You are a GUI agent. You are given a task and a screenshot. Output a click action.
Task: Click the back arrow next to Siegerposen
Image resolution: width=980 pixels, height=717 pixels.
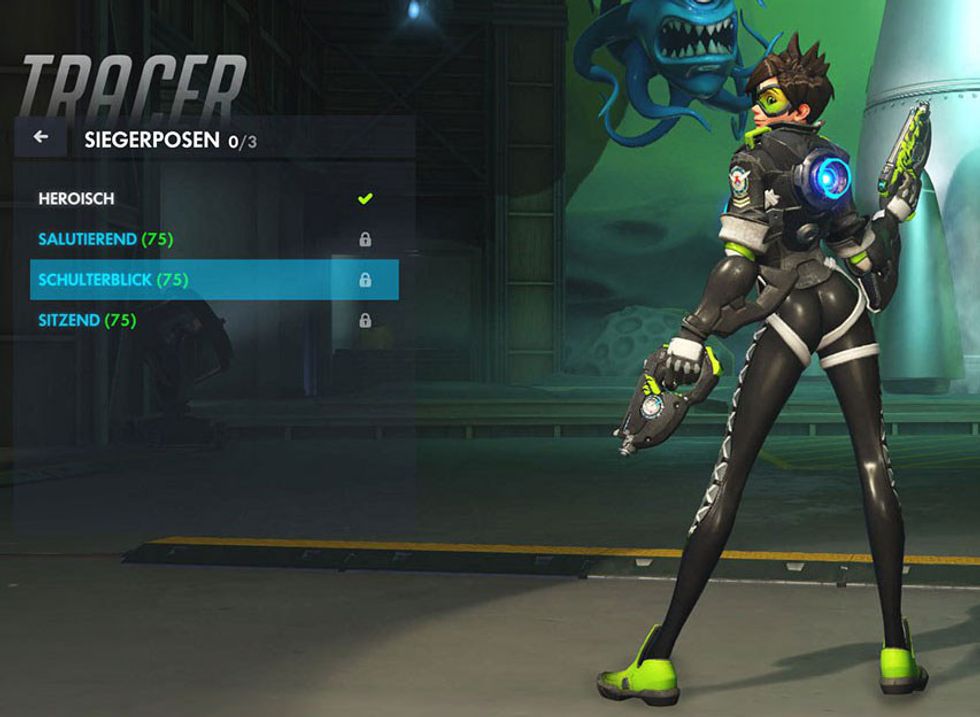click(x=41, y=138)
